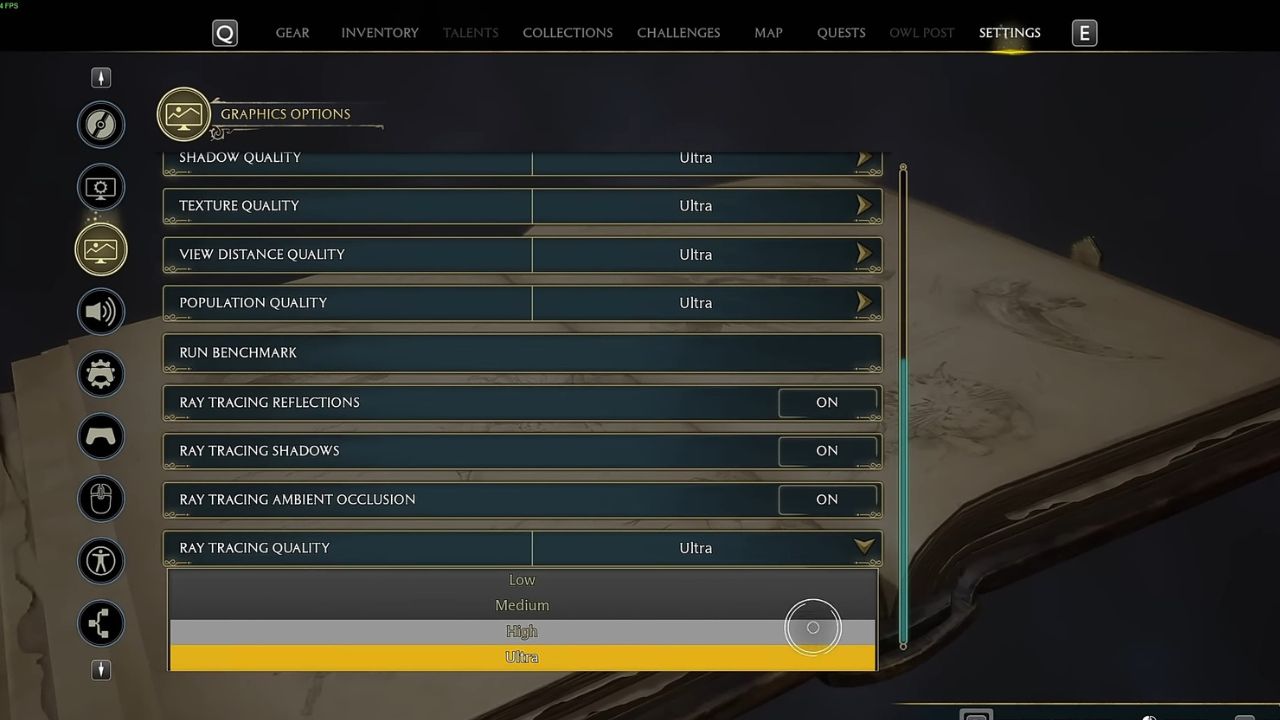1280x720 pixels.
Task: Open the display options monitor icon
Action: (100, 187)
